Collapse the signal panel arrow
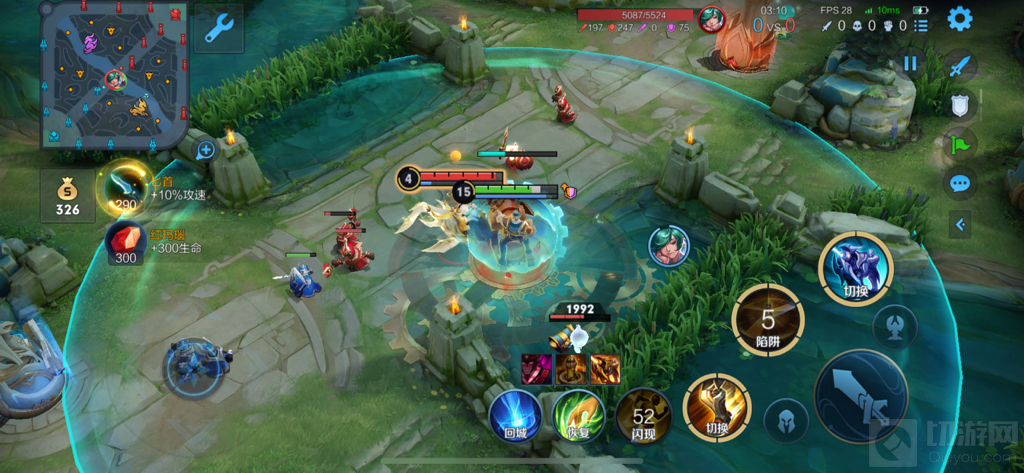The width and height of the screenshot is (1024, 473). coord(960,225)
